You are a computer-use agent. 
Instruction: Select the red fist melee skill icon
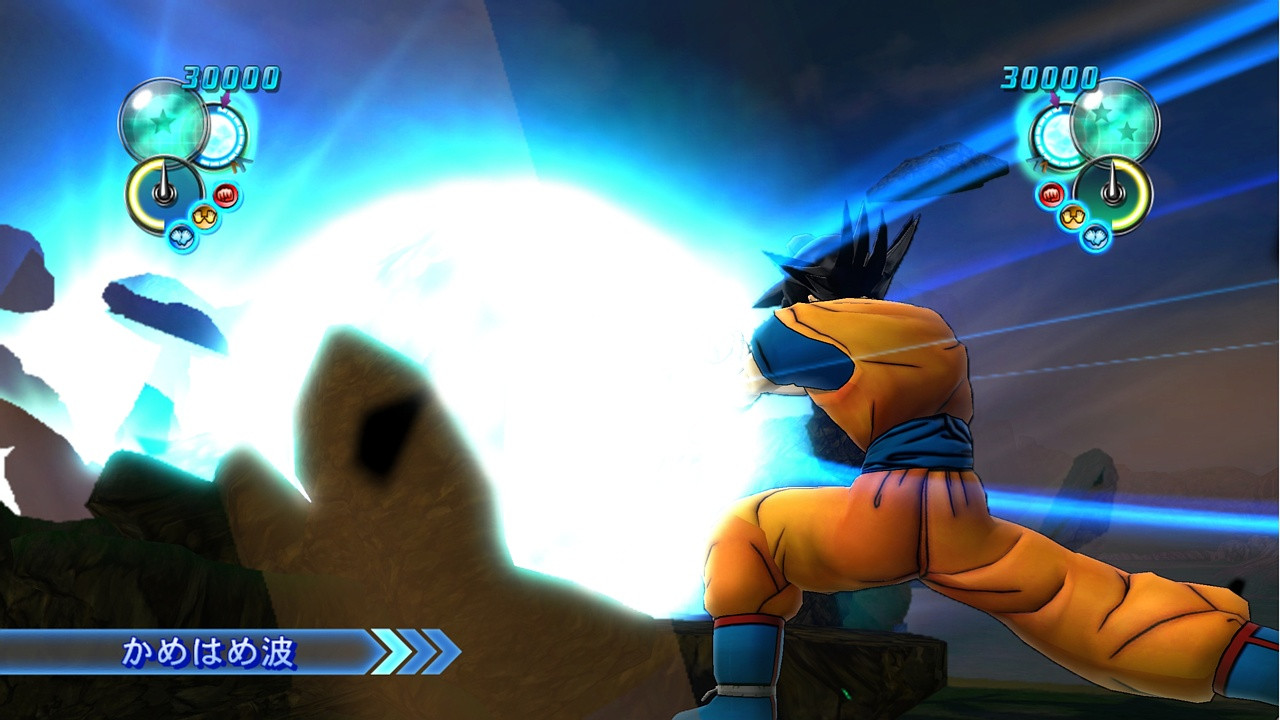tap(225, 193)
